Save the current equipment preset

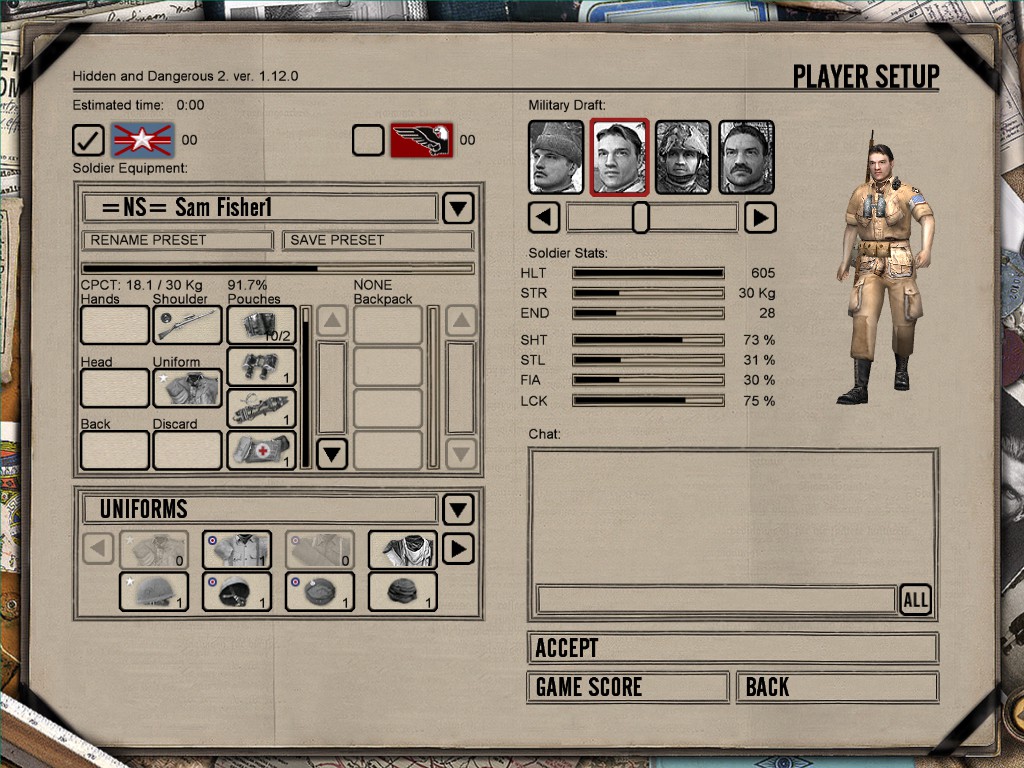point(377,240)
